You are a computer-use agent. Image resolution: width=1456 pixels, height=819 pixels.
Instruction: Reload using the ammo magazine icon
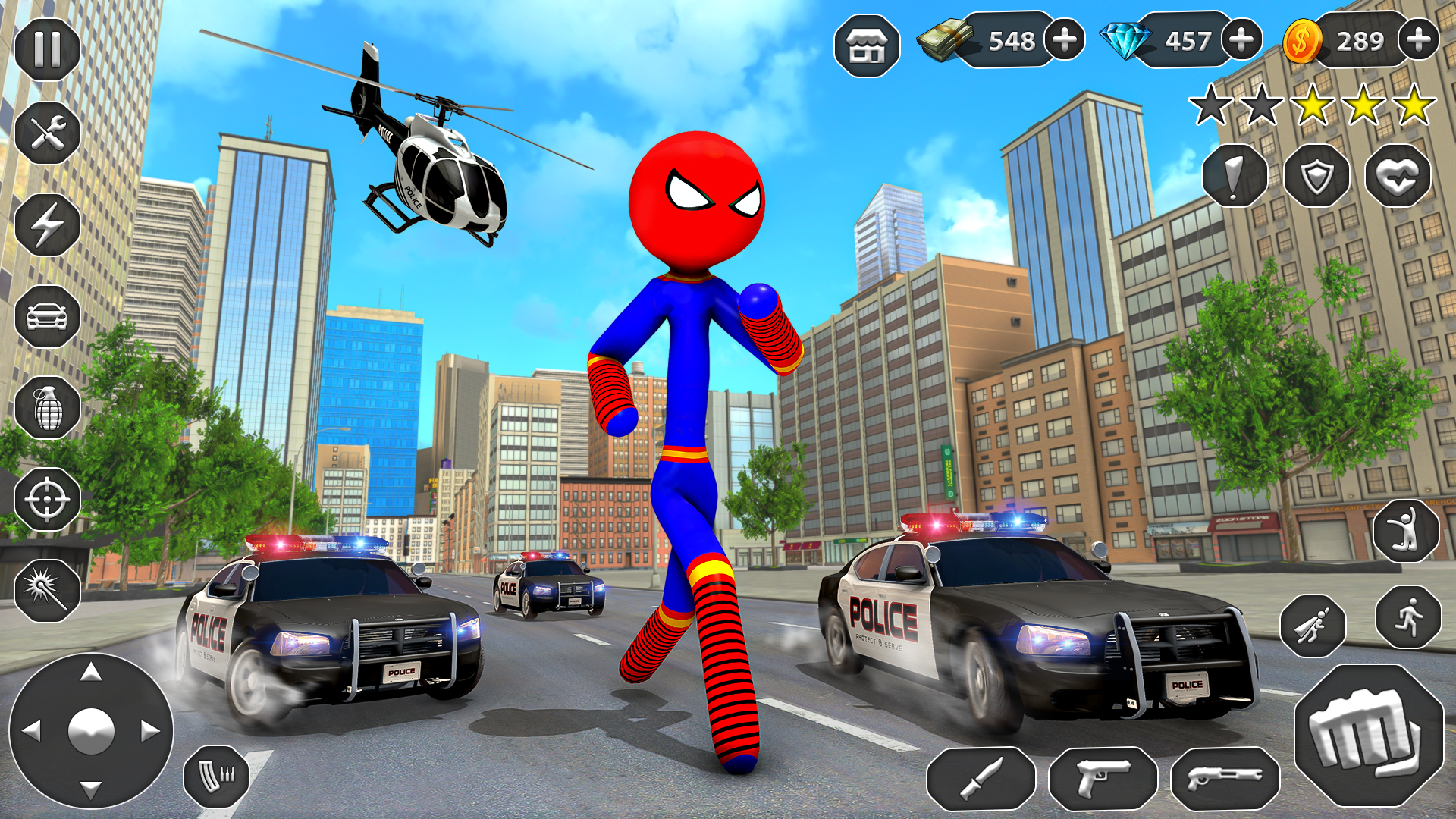(216, 776)
